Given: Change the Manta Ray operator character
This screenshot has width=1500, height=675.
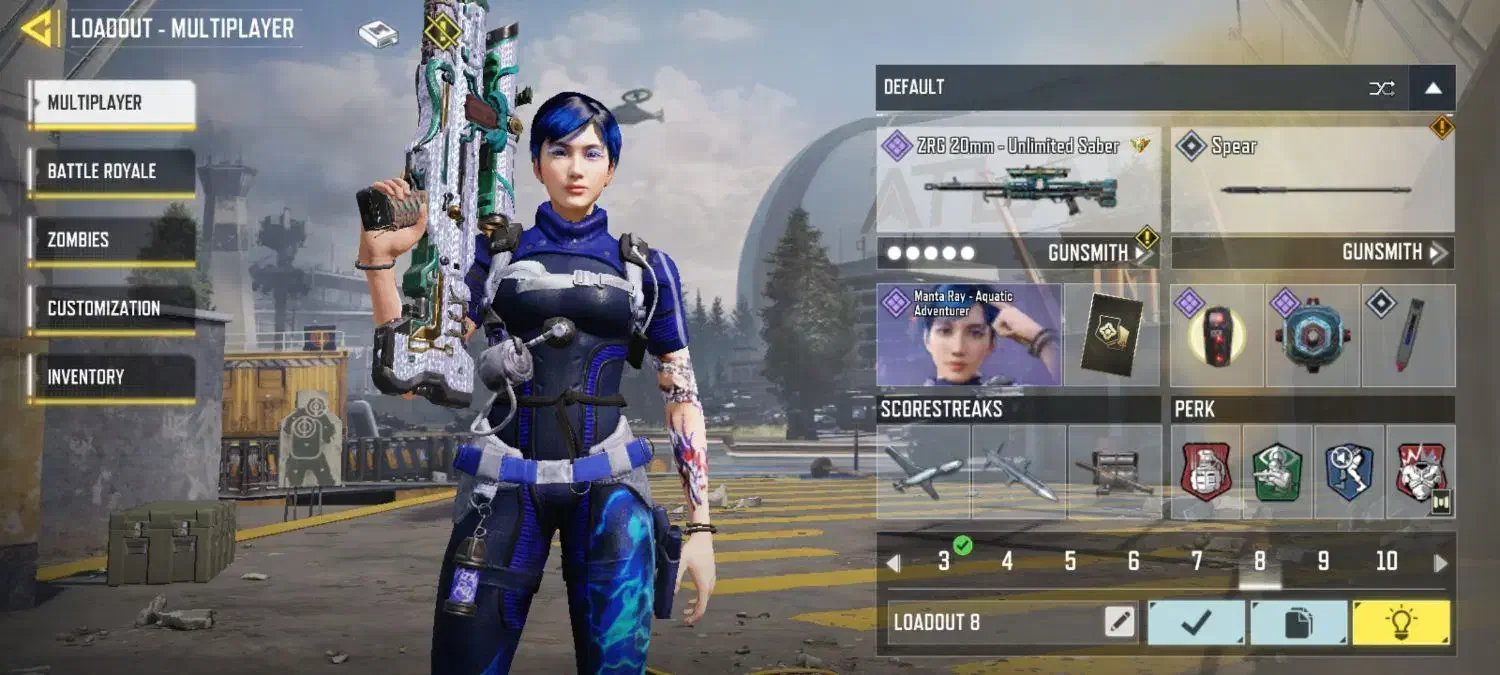Looking at the screenshot, I should 968,335.
